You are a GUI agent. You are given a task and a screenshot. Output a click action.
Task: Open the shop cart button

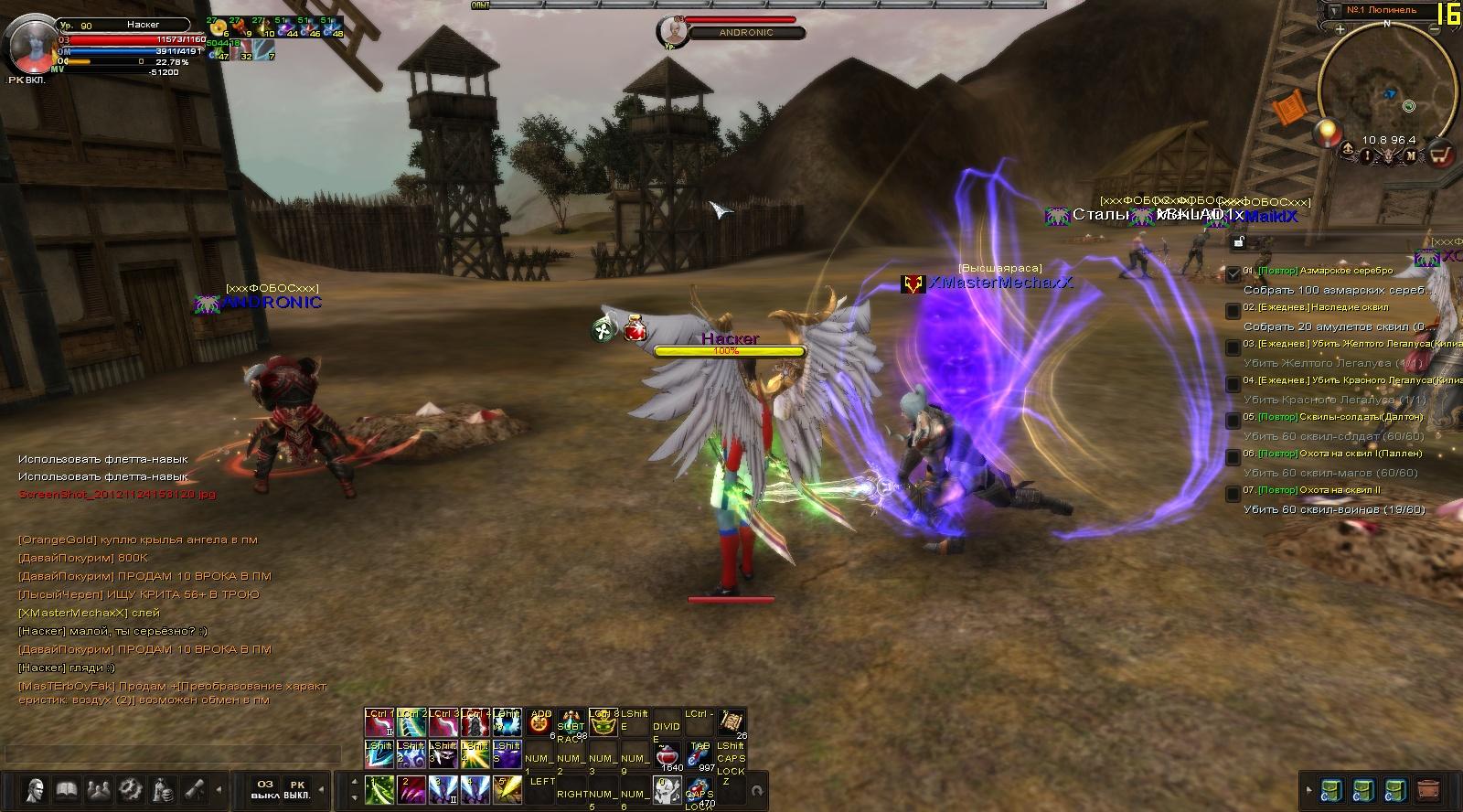pyautogui.click(x=1441, y=155)
